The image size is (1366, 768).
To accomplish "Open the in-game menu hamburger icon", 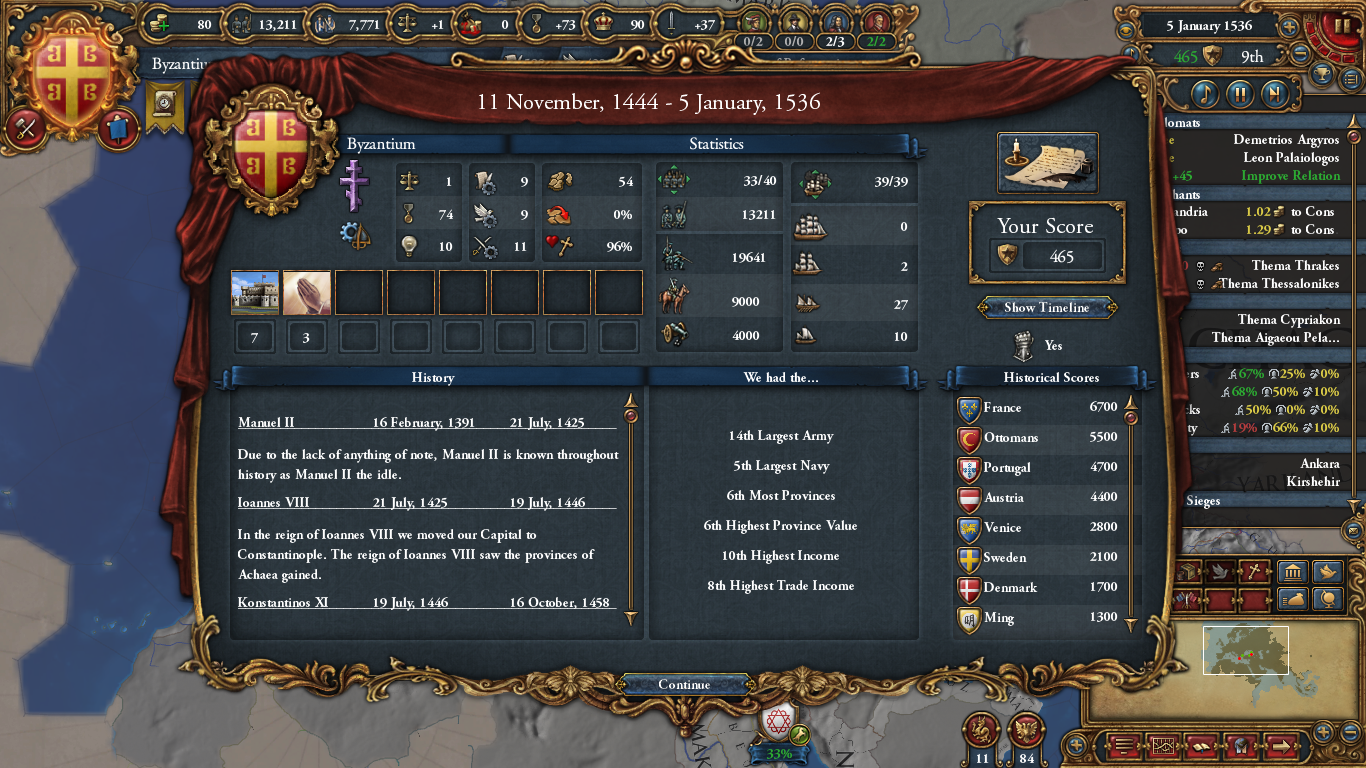I will (x=1123, y=746).
